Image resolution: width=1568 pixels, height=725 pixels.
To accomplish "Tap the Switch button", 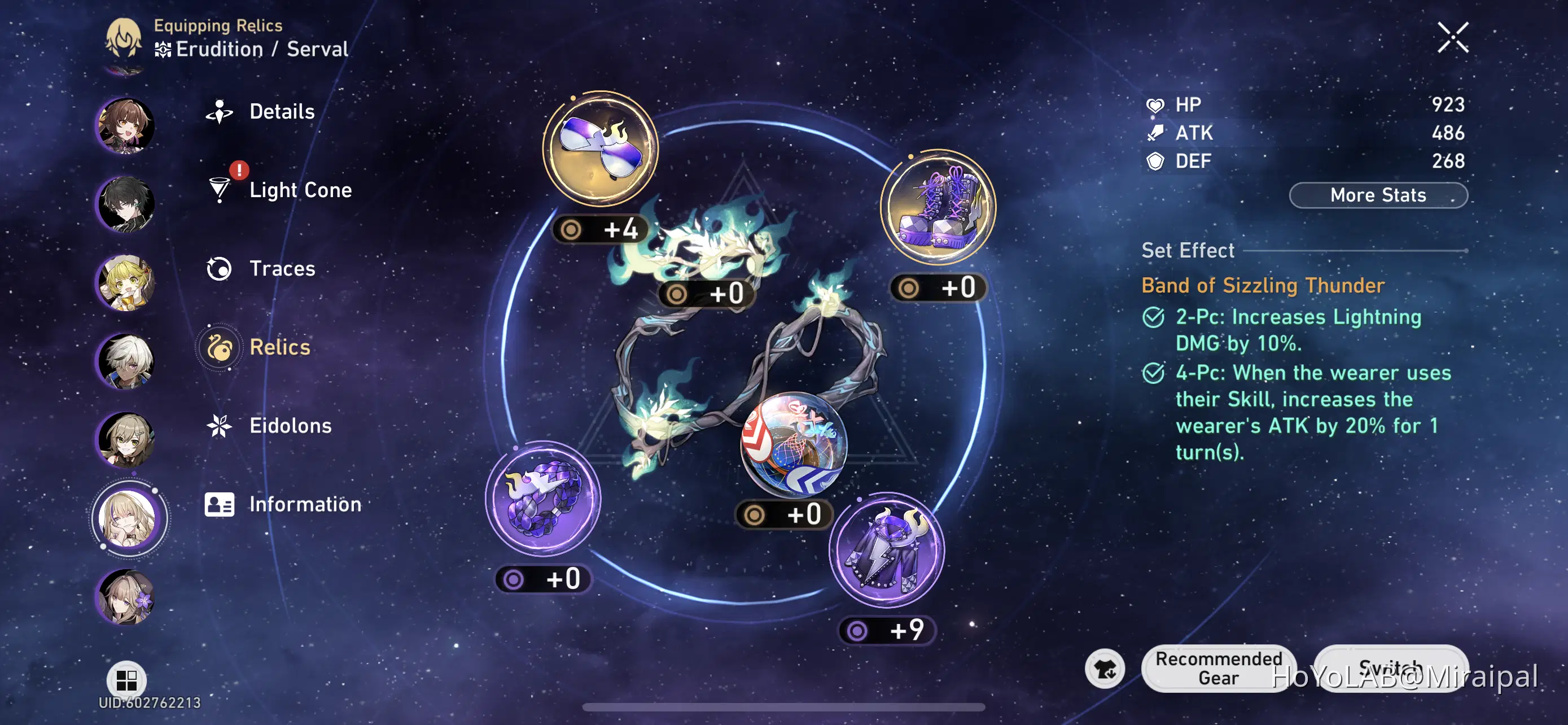I will pyautogui.click(x=1390, y=669).
